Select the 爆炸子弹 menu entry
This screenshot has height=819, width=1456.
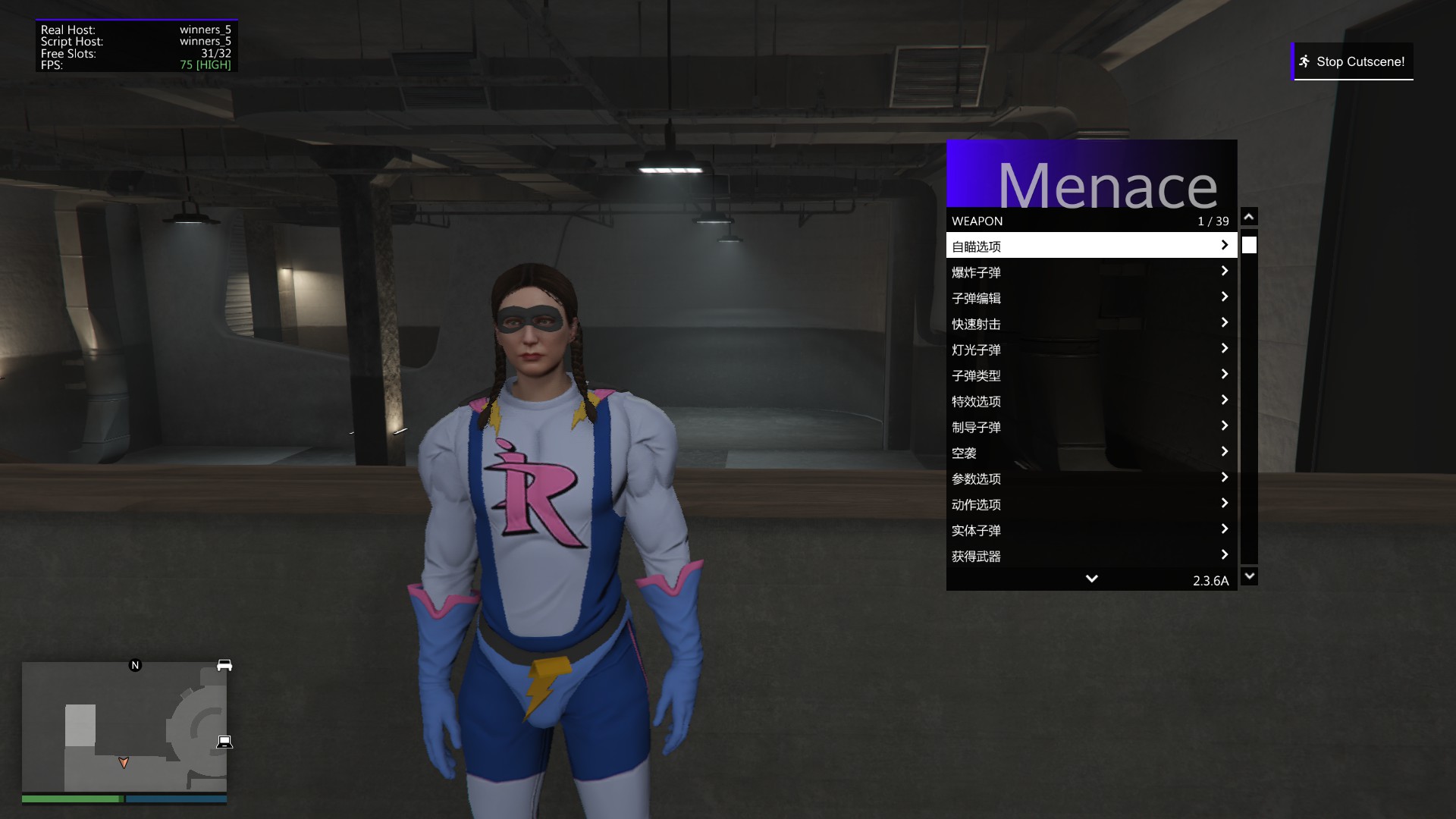pos(1090,271)
